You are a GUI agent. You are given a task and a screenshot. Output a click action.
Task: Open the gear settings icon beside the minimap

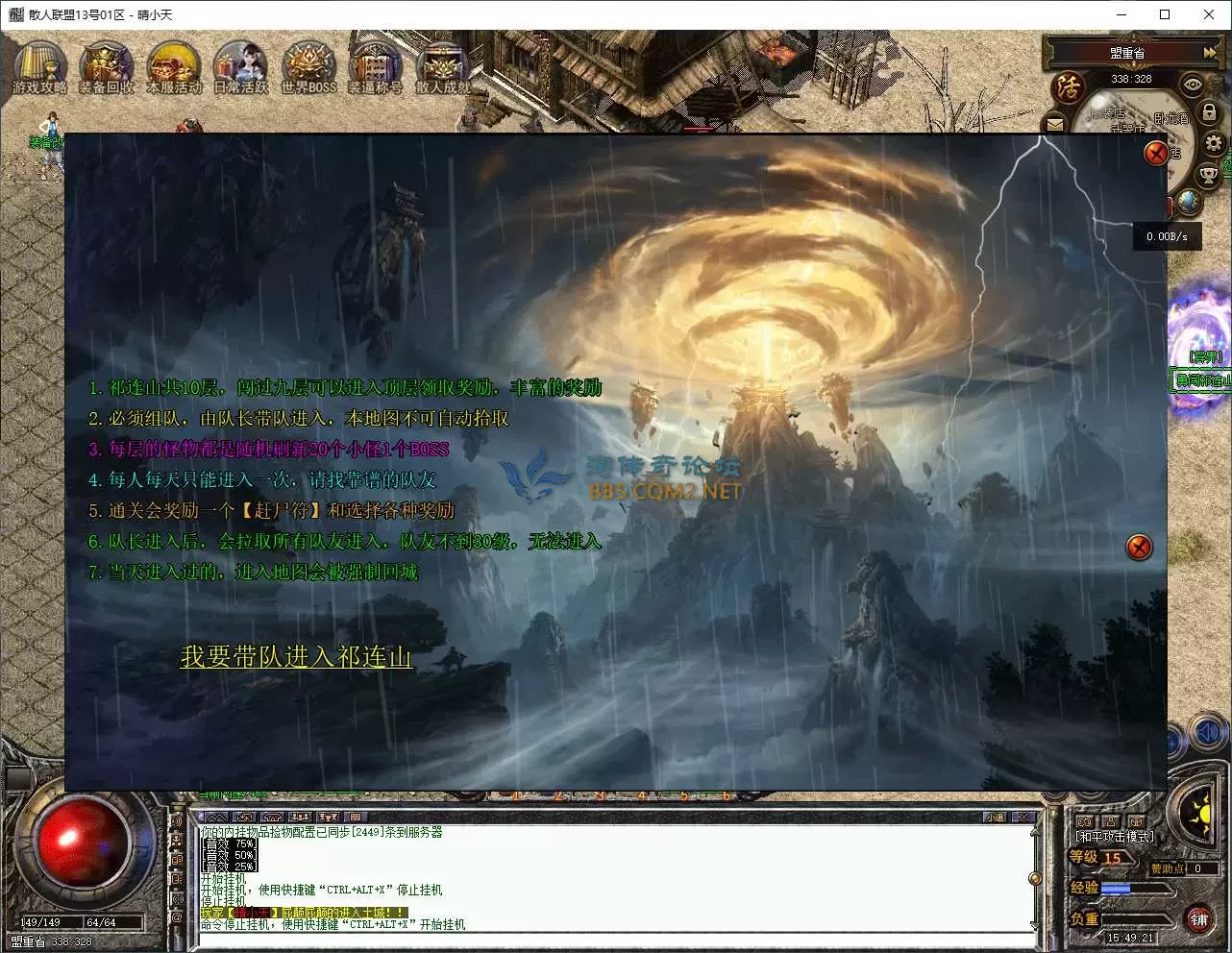pos(1214,141)
